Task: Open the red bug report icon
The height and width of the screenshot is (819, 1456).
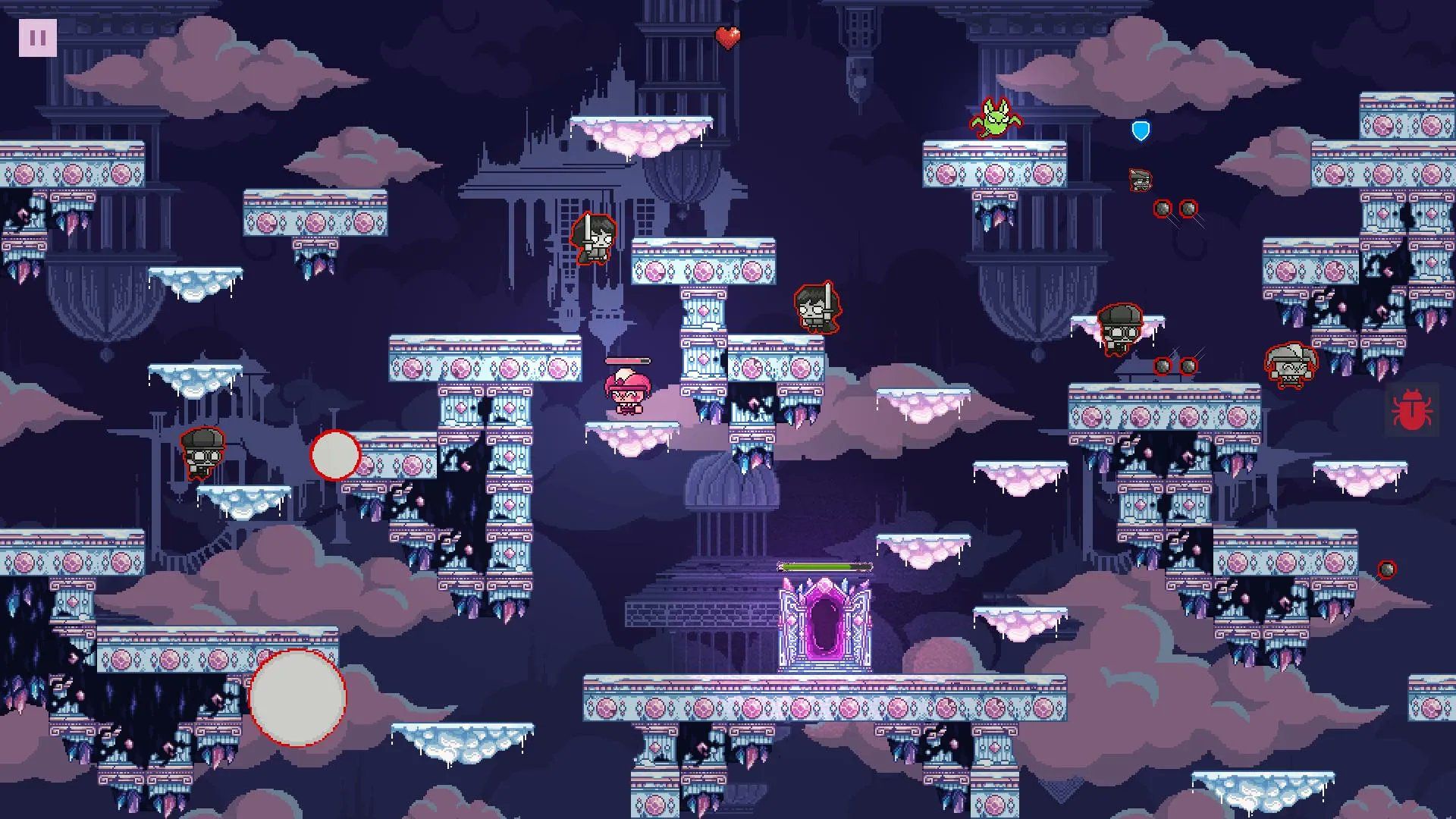Action: 1410,410
